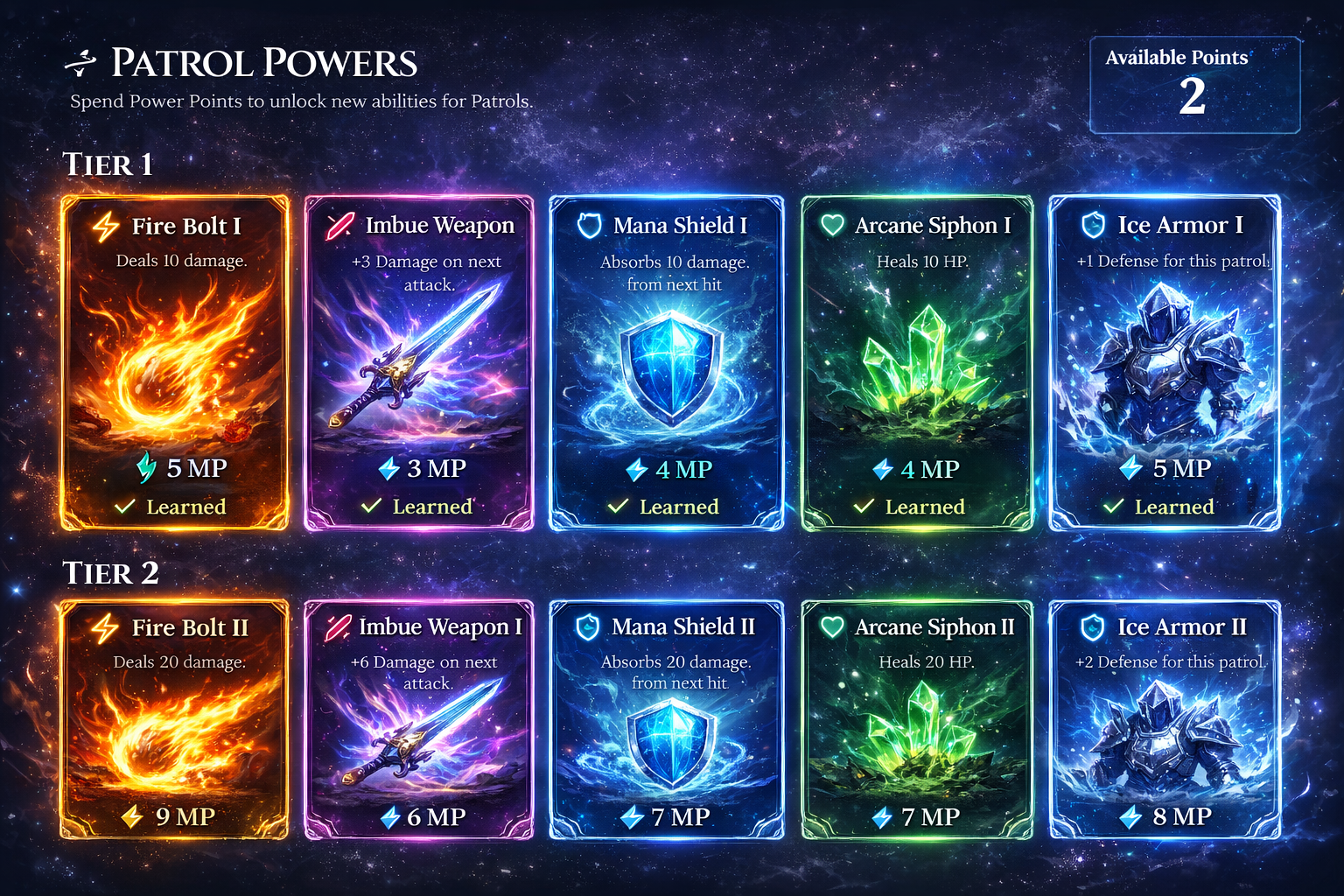Switch to the Tier 2 powers section
Viewport: 1344px width, 896px height.
click(110, 572)
